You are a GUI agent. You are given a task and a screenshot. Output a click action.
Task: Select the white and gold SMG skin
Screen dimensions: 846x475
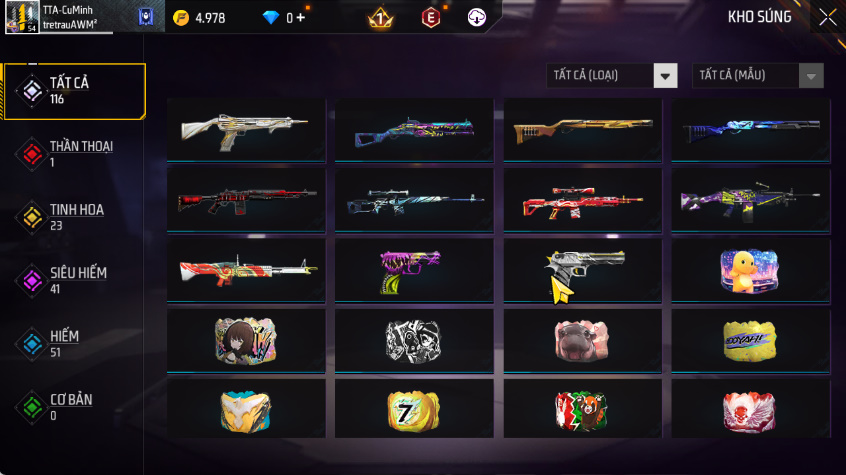[247, 129]
